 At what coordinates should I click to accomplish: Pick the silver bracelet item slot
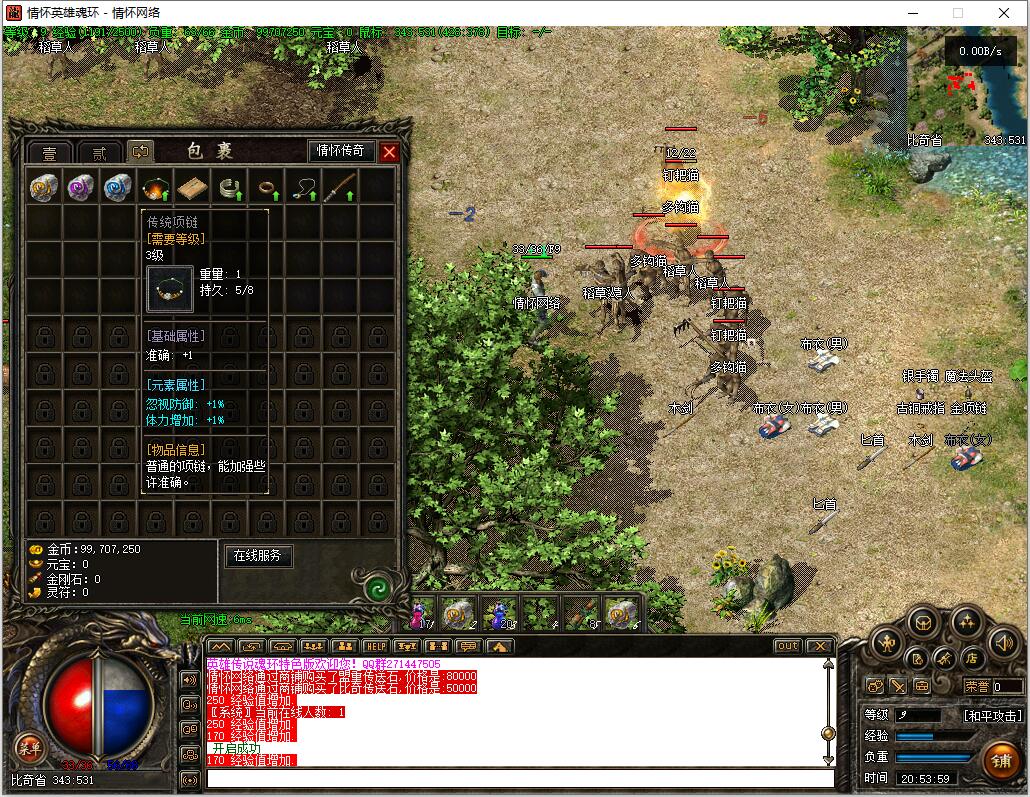pos(231,187)
